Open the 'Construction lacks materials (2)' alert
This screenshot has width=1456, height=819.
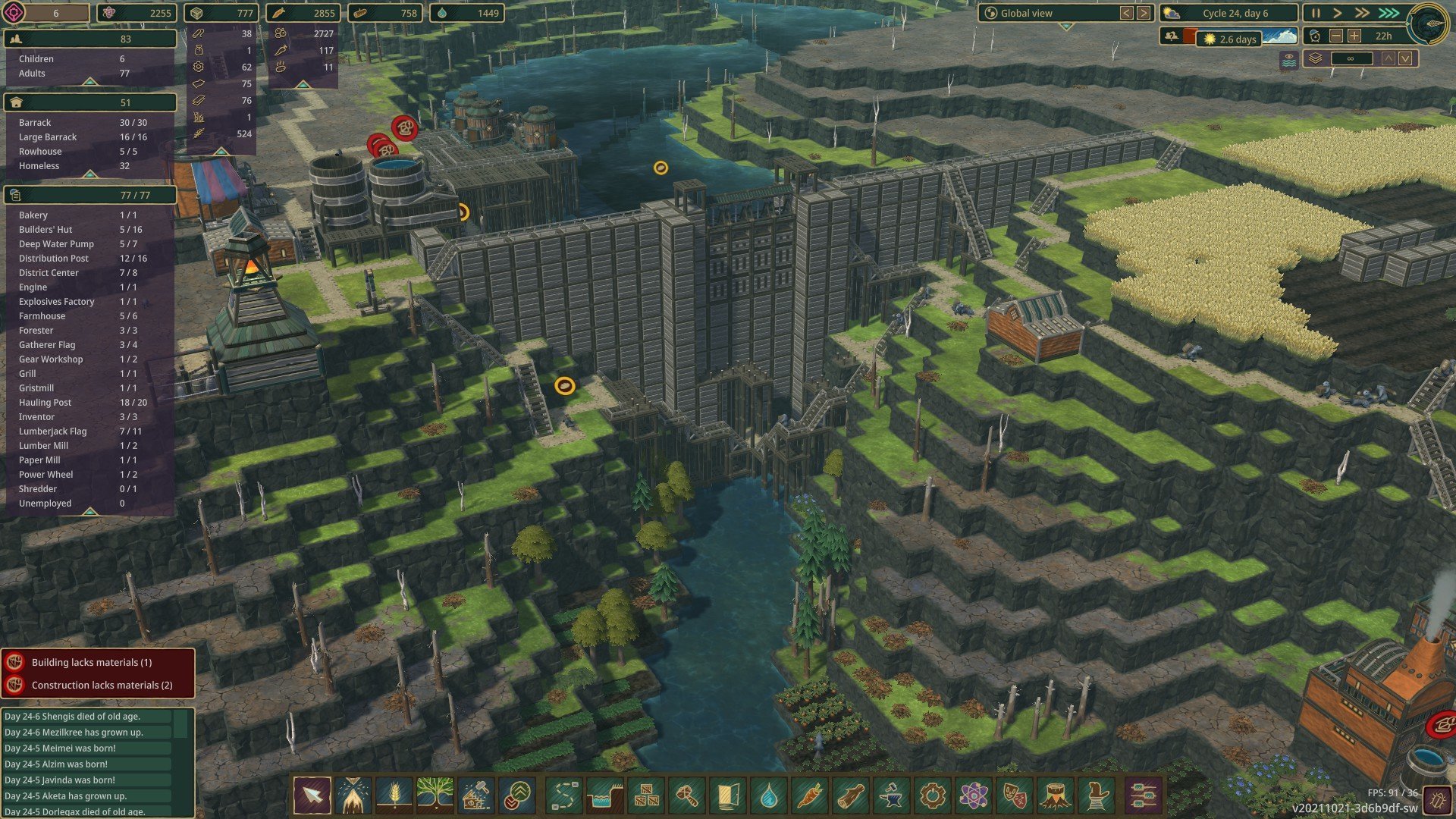pos(102,685)
